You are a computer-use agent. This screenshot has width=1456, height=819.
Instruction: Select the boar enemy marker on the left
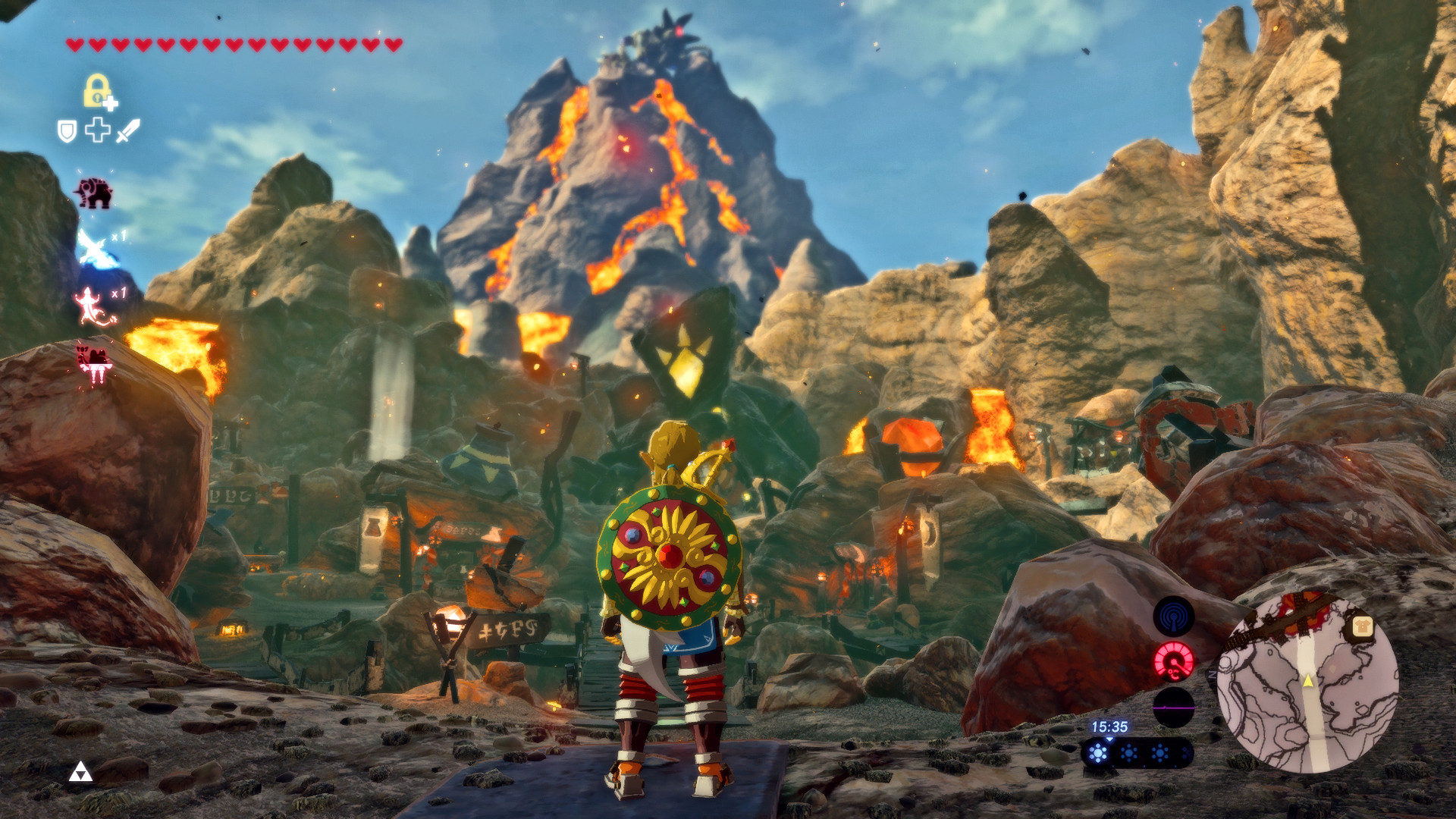coord(96,190)
